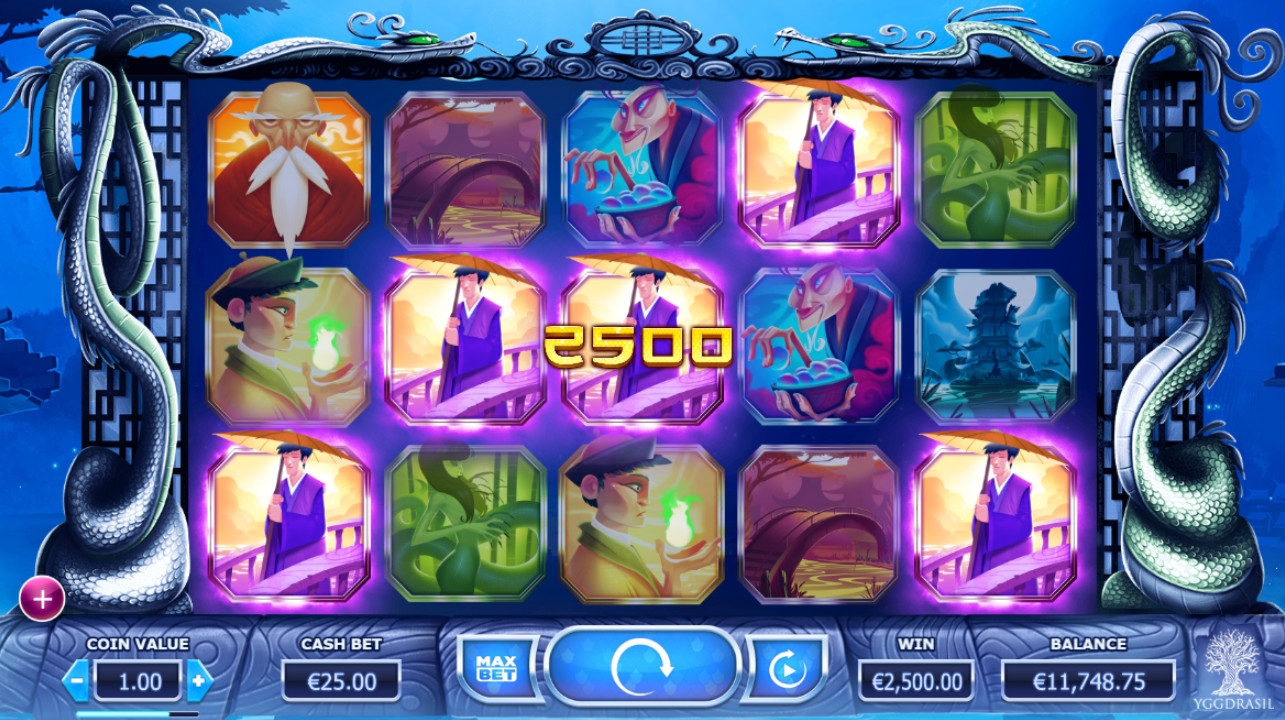Screen dimensions: 1285x720
Task: Increase coin value with the plus arrow
Action: click(x=199, y=681)
